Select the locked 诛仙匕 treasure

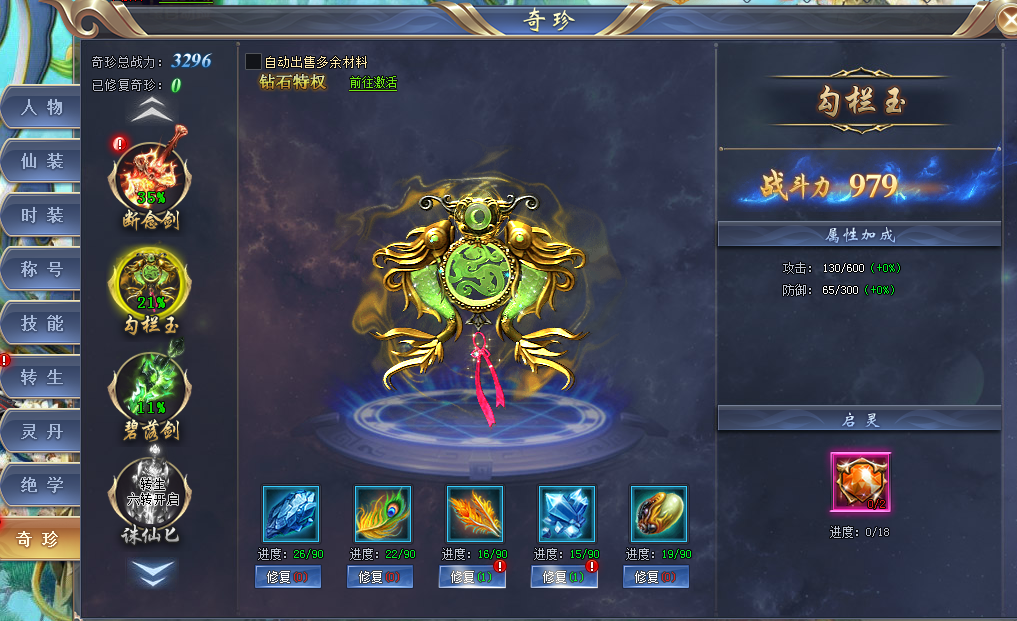coord(150,495)
